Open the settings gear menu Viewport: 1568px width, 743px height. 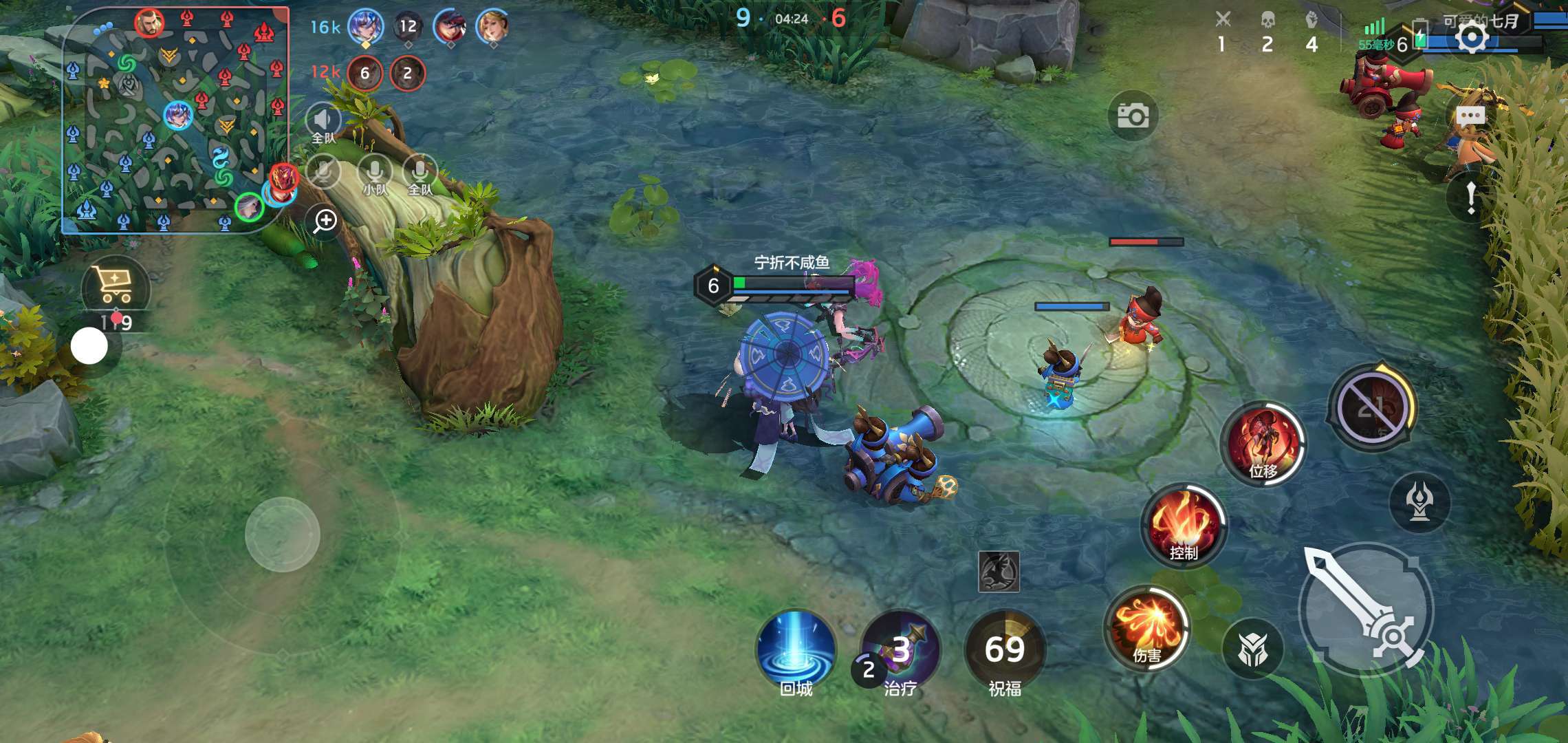[1470, 38]
